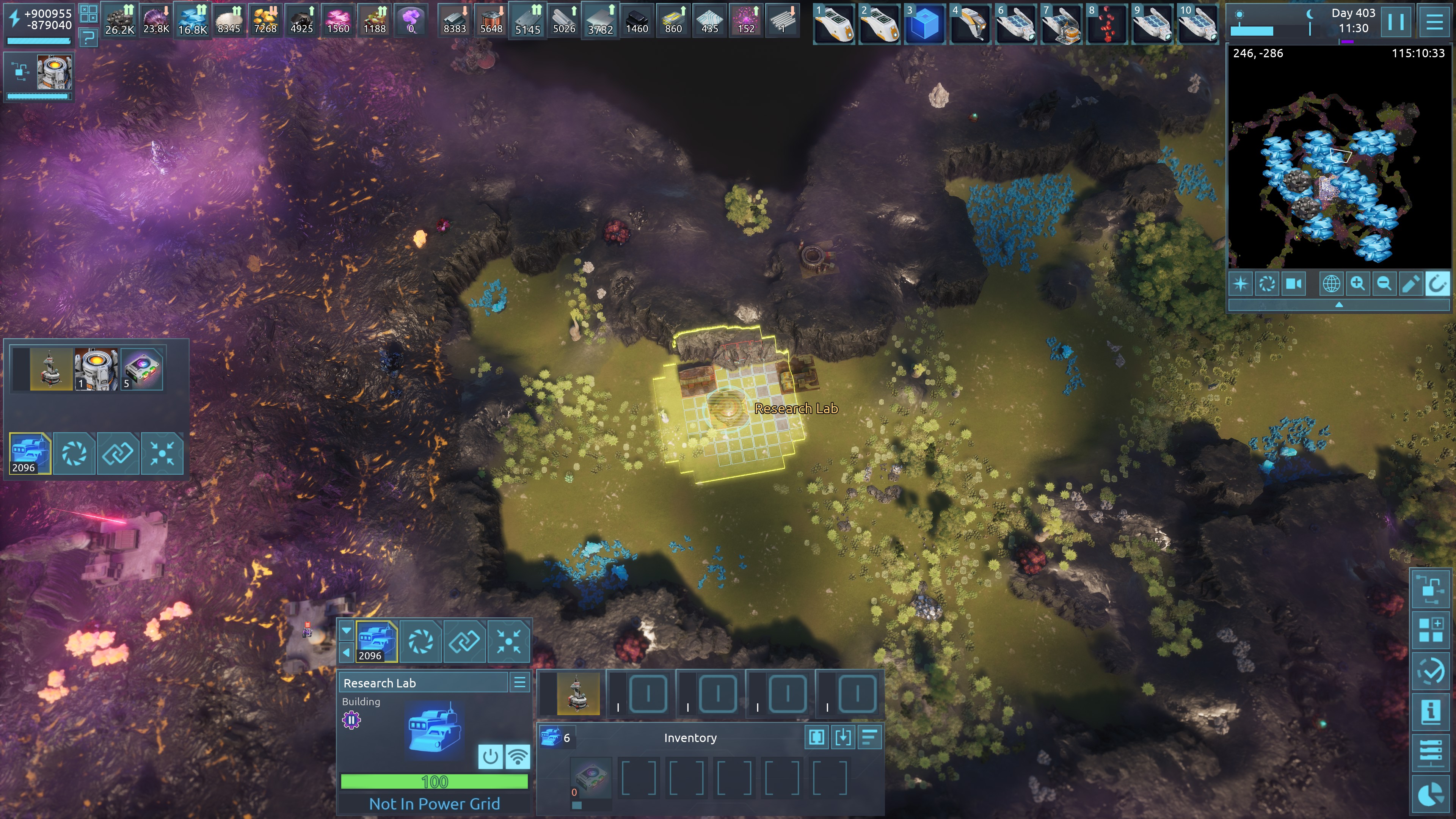The image size is (1456, 819).
Task: Toggle the video camera button under the minimap
Action: point(1294,283)
